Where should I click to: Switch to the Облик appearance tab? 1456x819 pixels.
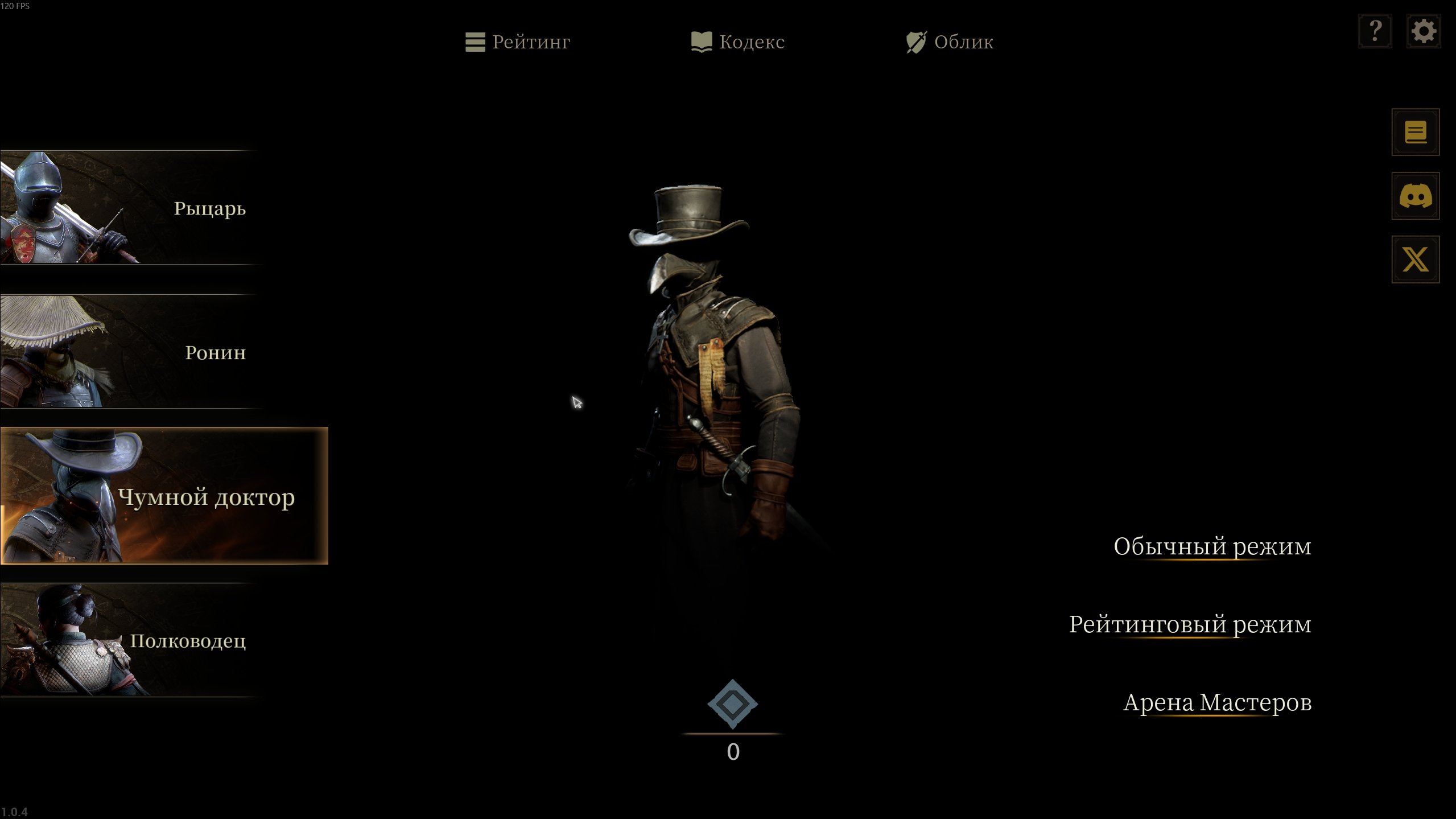point(950,42)
